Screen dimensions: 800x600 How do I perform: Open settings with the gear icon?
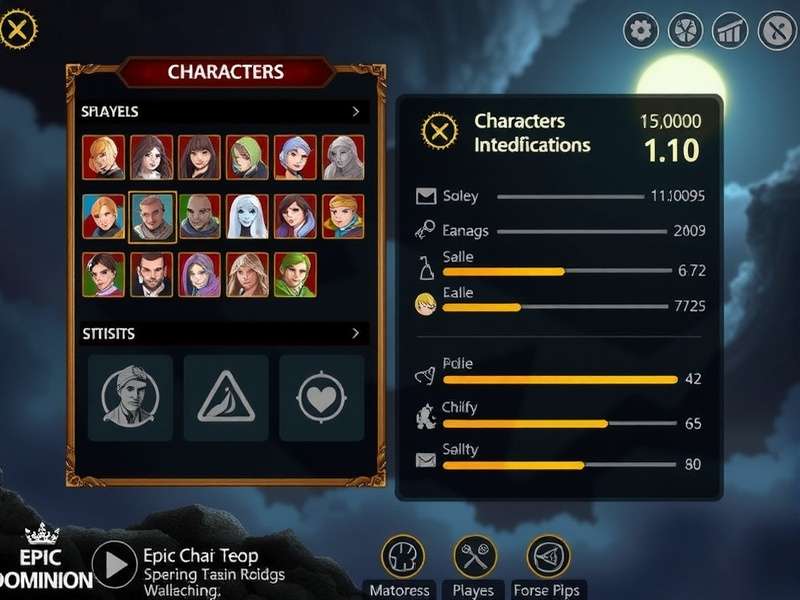click(x=641, y=31)
